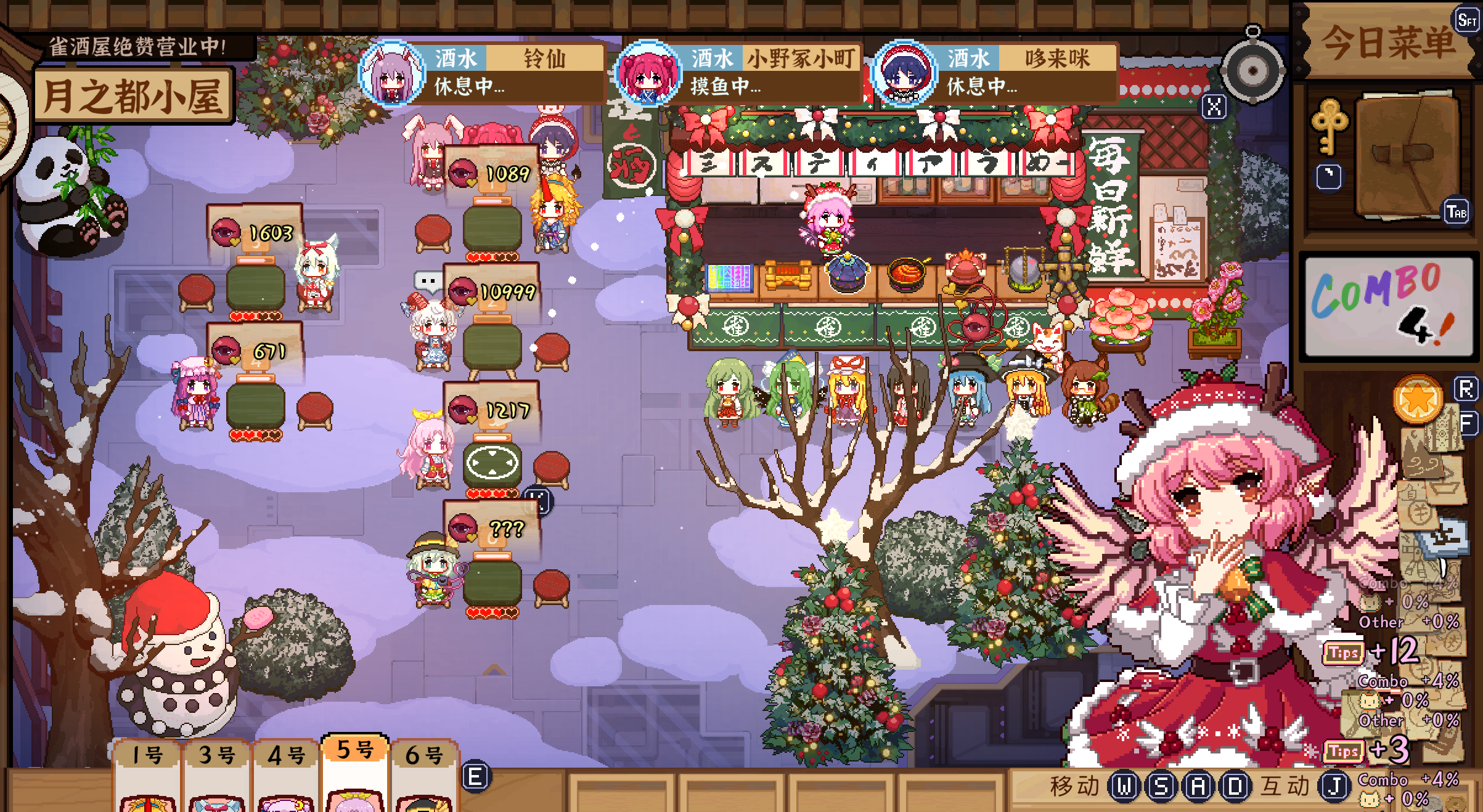Image resolution: width=1483 pixels, height=812 pixels.
Task: Open the highlighted 5号 table tab
Action: click(356, 750)
